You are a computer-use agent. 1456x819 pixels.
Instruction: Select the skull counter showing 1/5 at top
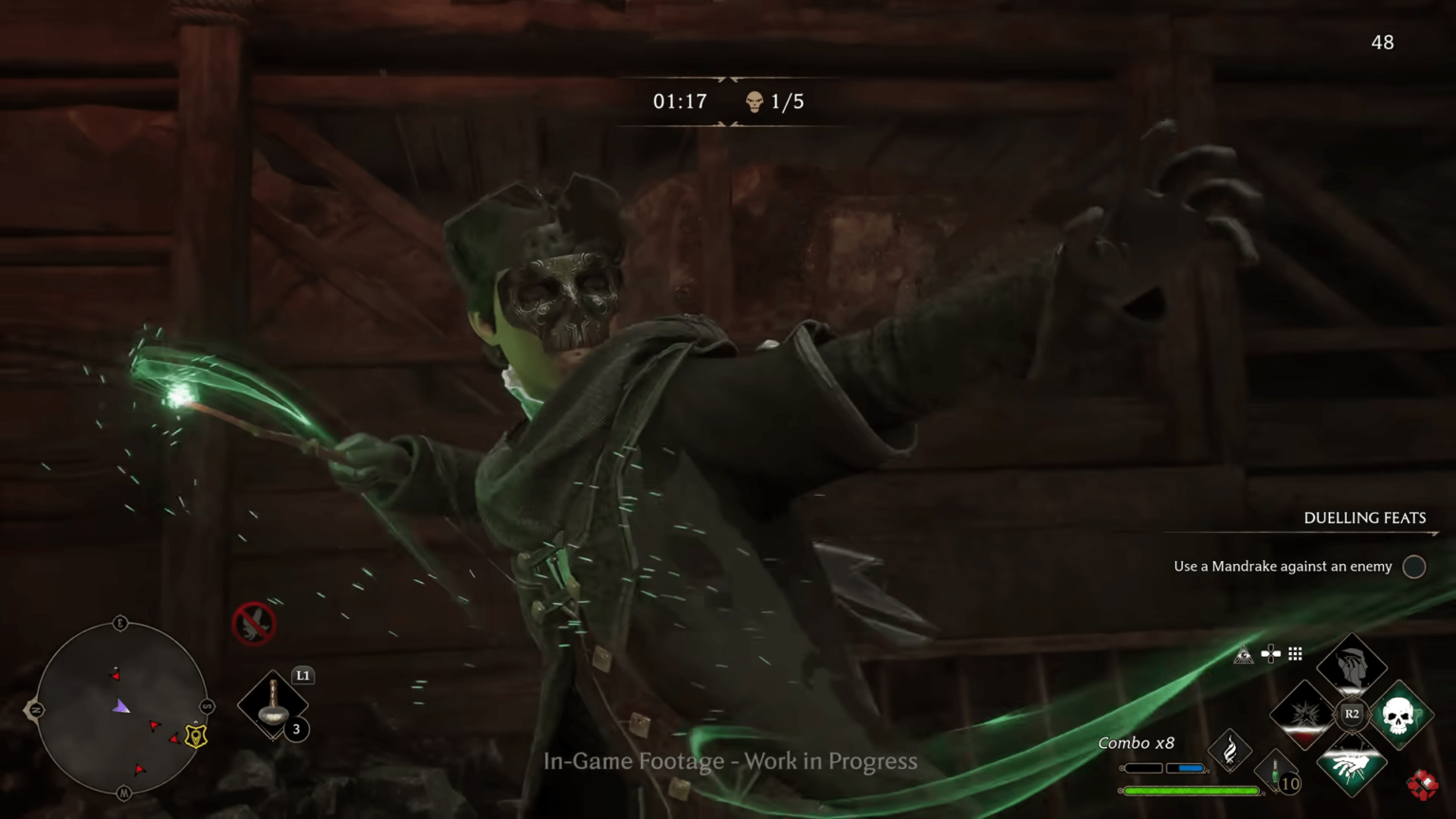[x=773, y=100]
